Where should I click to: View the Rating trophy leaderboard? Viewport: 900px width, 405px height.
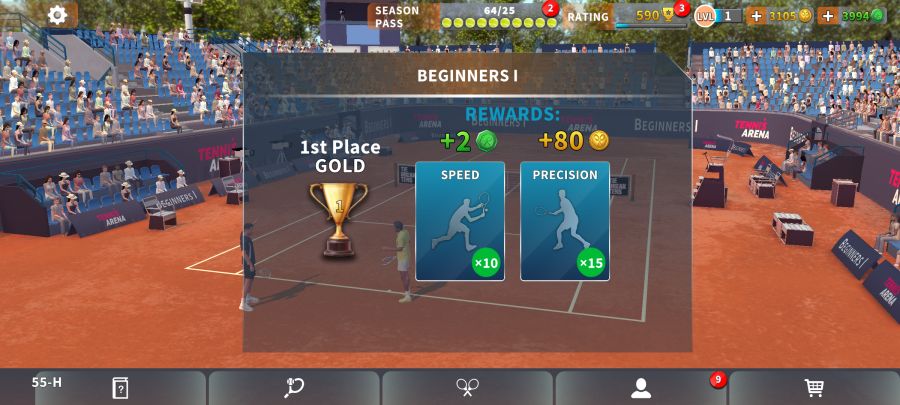[640, 16]
